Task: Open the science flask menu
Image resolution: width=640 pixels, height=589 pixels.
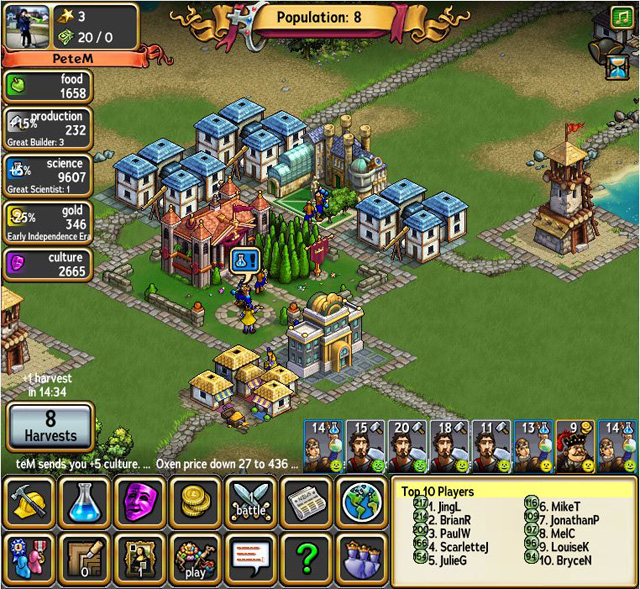Action: point(86,502)
